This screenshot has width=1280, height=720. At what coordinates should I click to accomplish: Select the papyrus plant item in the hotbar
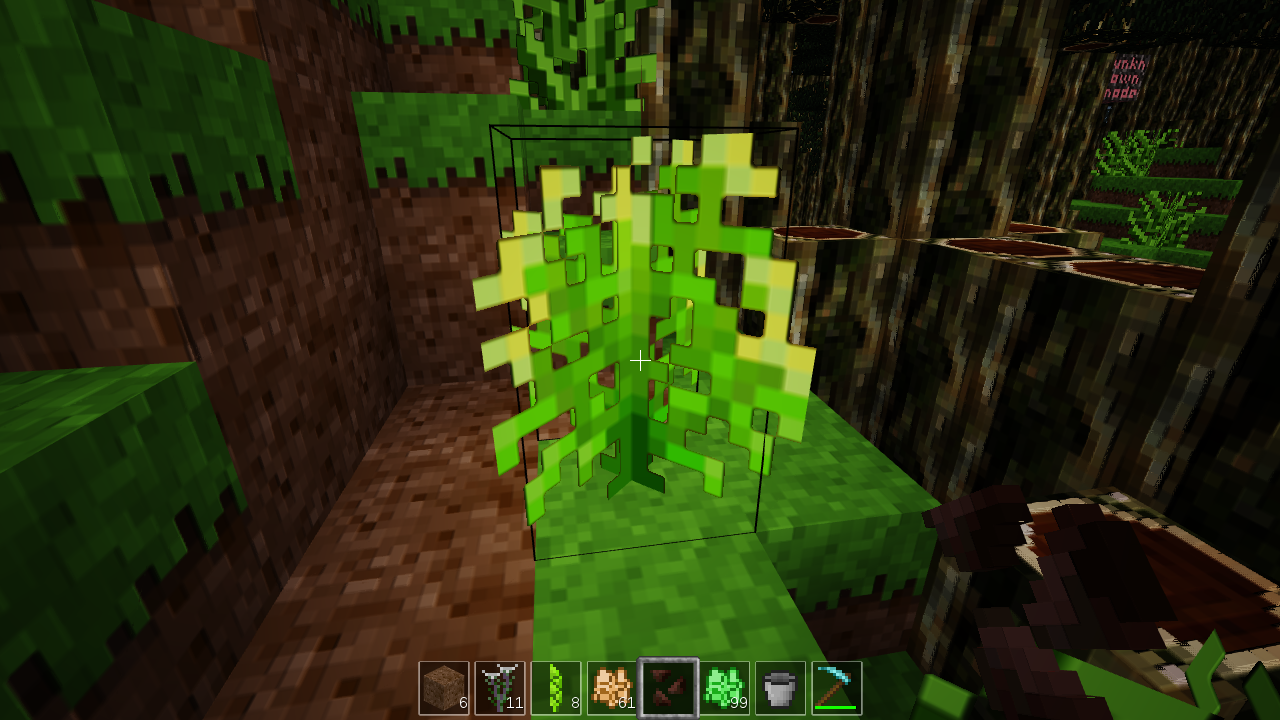(x=500, y=686)
